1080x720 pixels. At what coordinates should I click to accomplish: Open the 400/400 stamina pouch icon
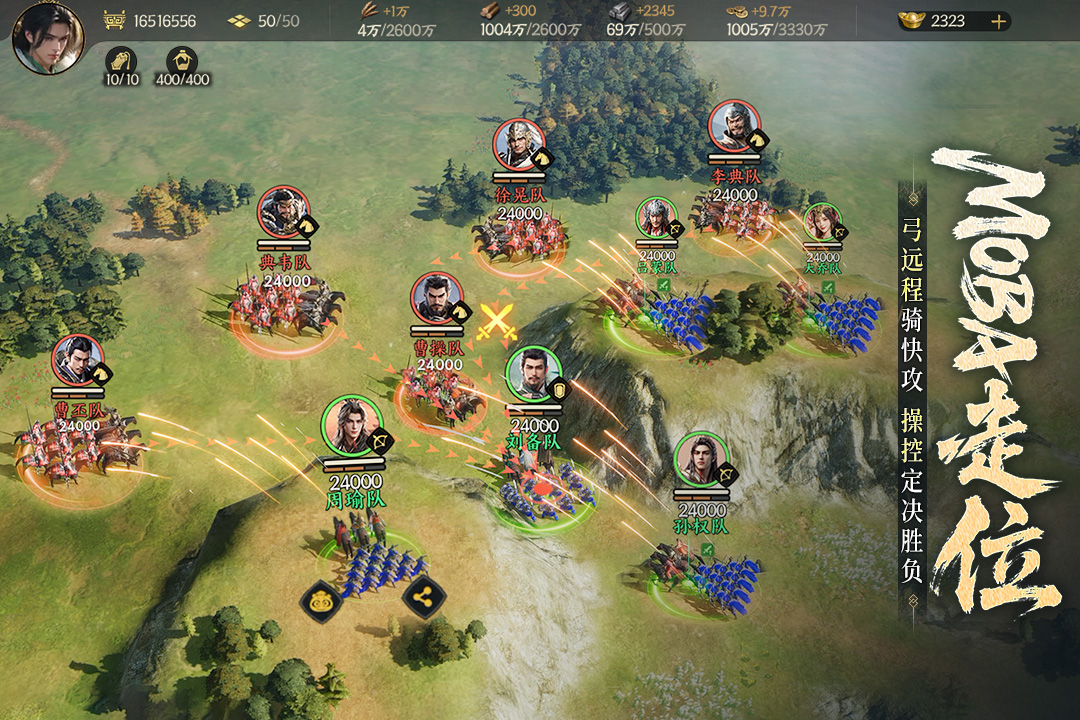[182, 58]
